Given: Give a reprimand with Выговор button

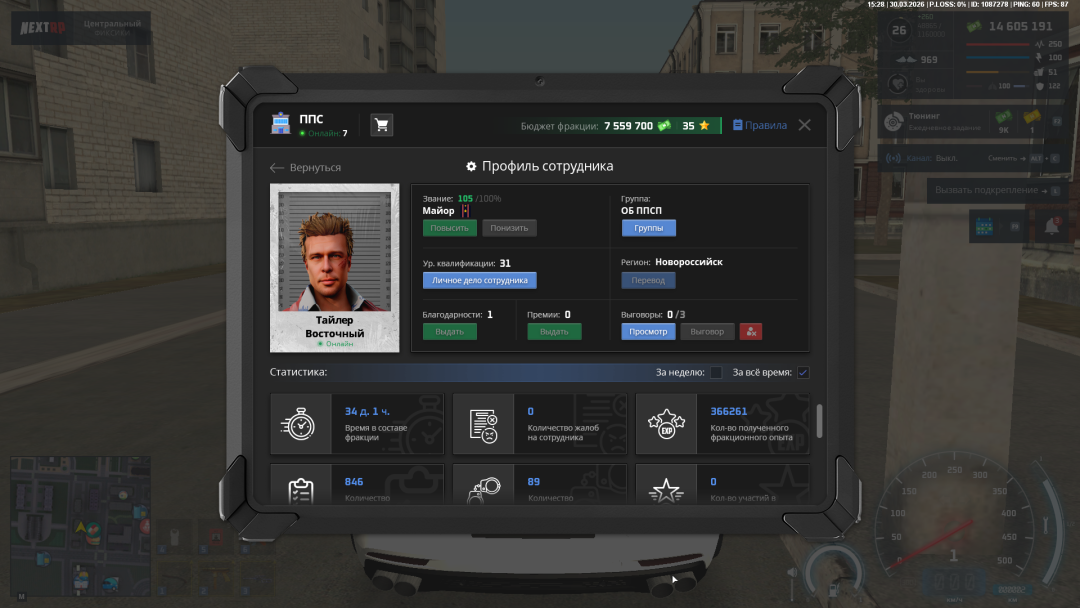Looking at the screenshot, I should (707, 331).
